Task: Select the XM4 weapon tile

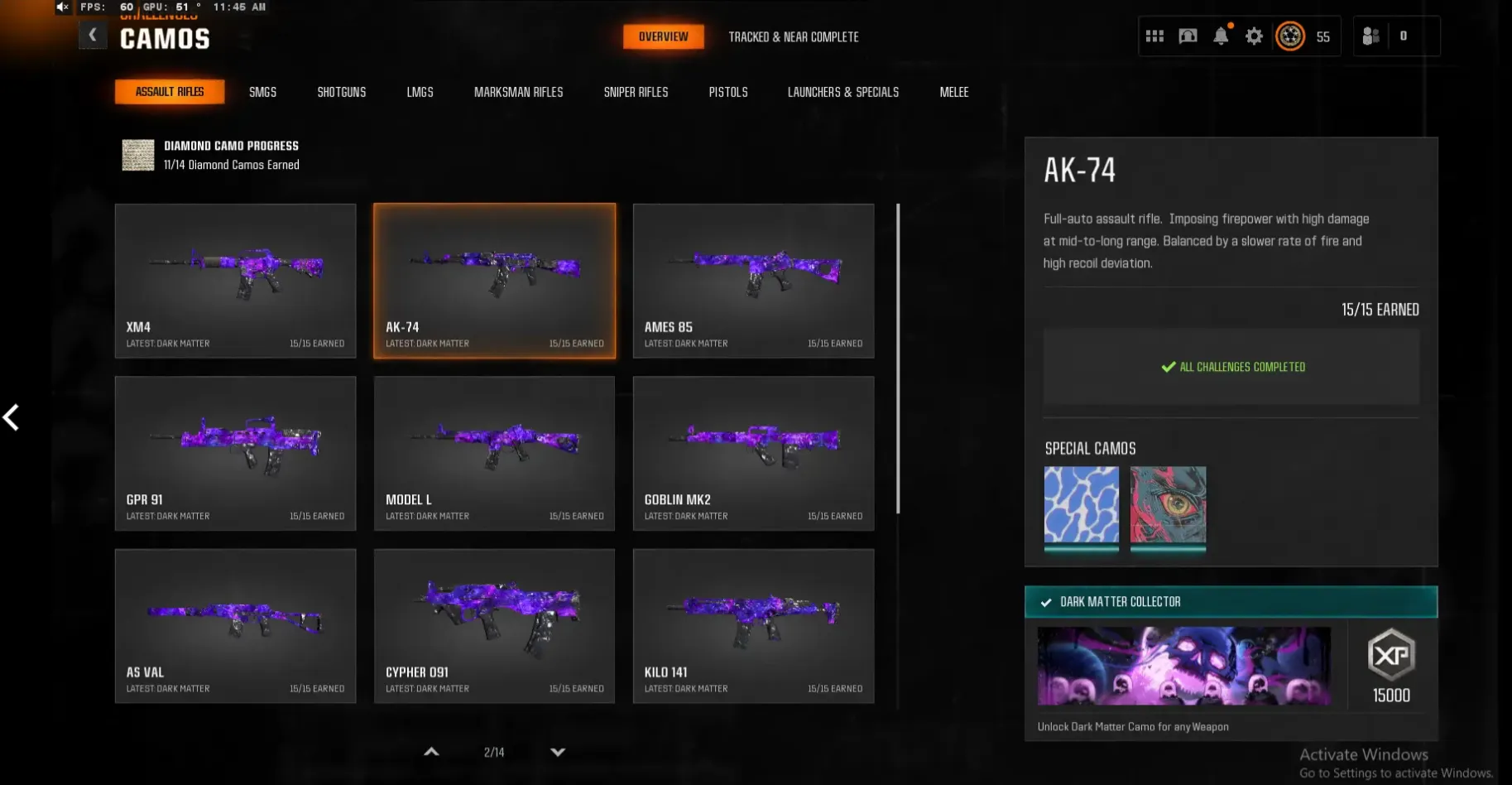Action: click(235, 281)
